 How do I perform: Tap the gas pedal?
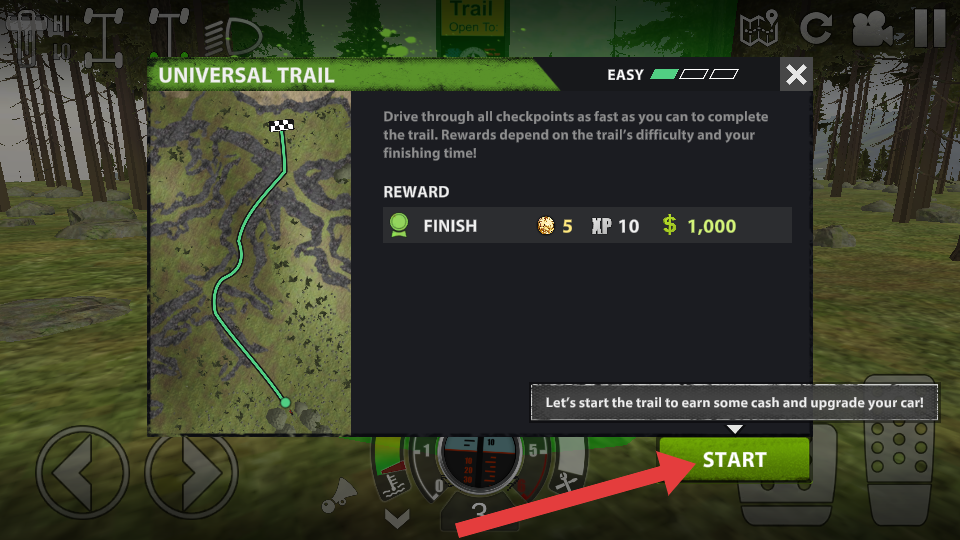903,450
